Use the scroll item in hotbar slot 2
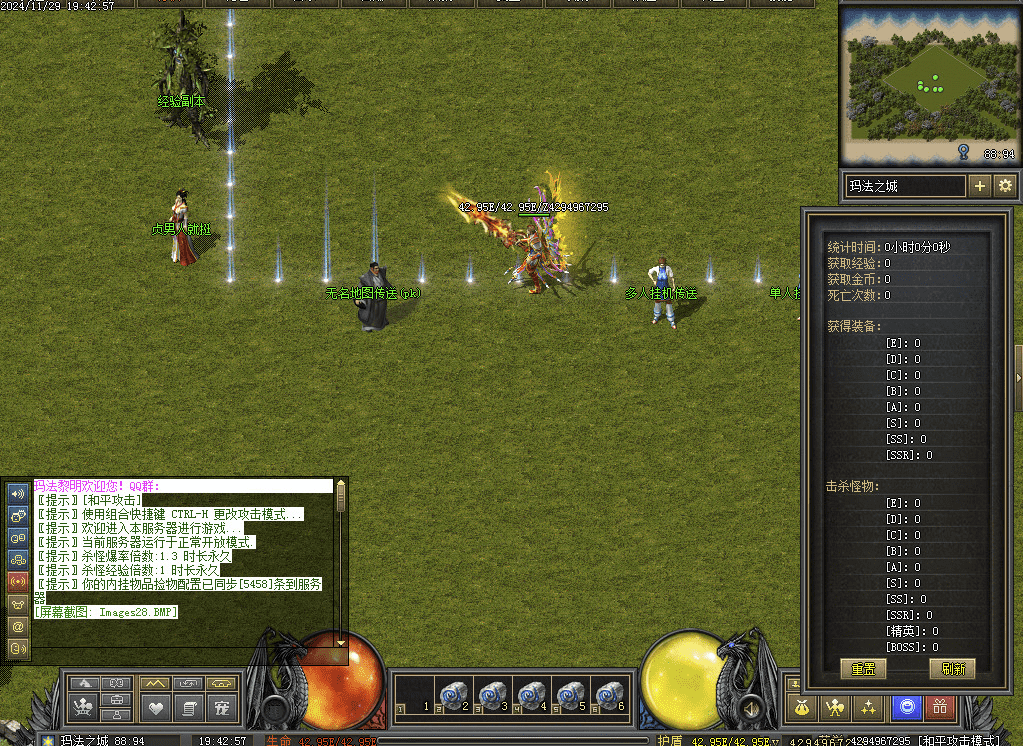 tap(455, 695)
